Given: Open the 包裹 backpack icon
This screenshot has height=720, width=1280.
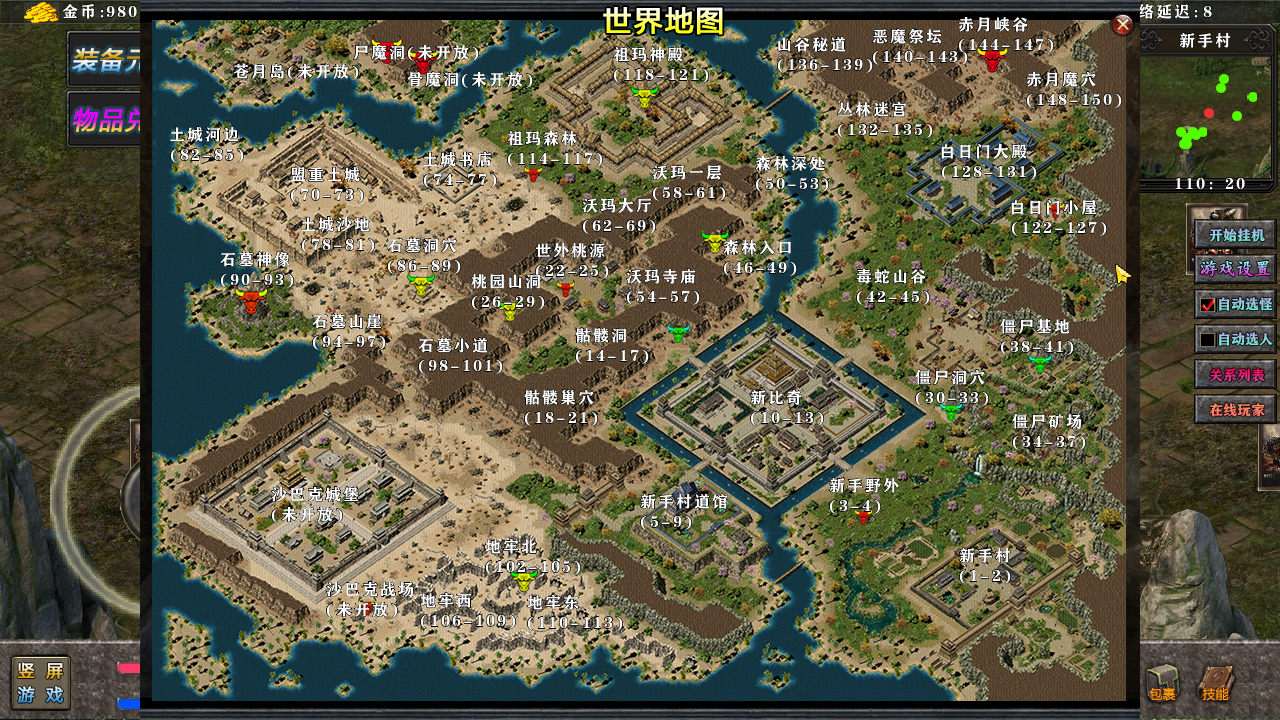Looking at the screenshot, I should [x=1164, y=685].
